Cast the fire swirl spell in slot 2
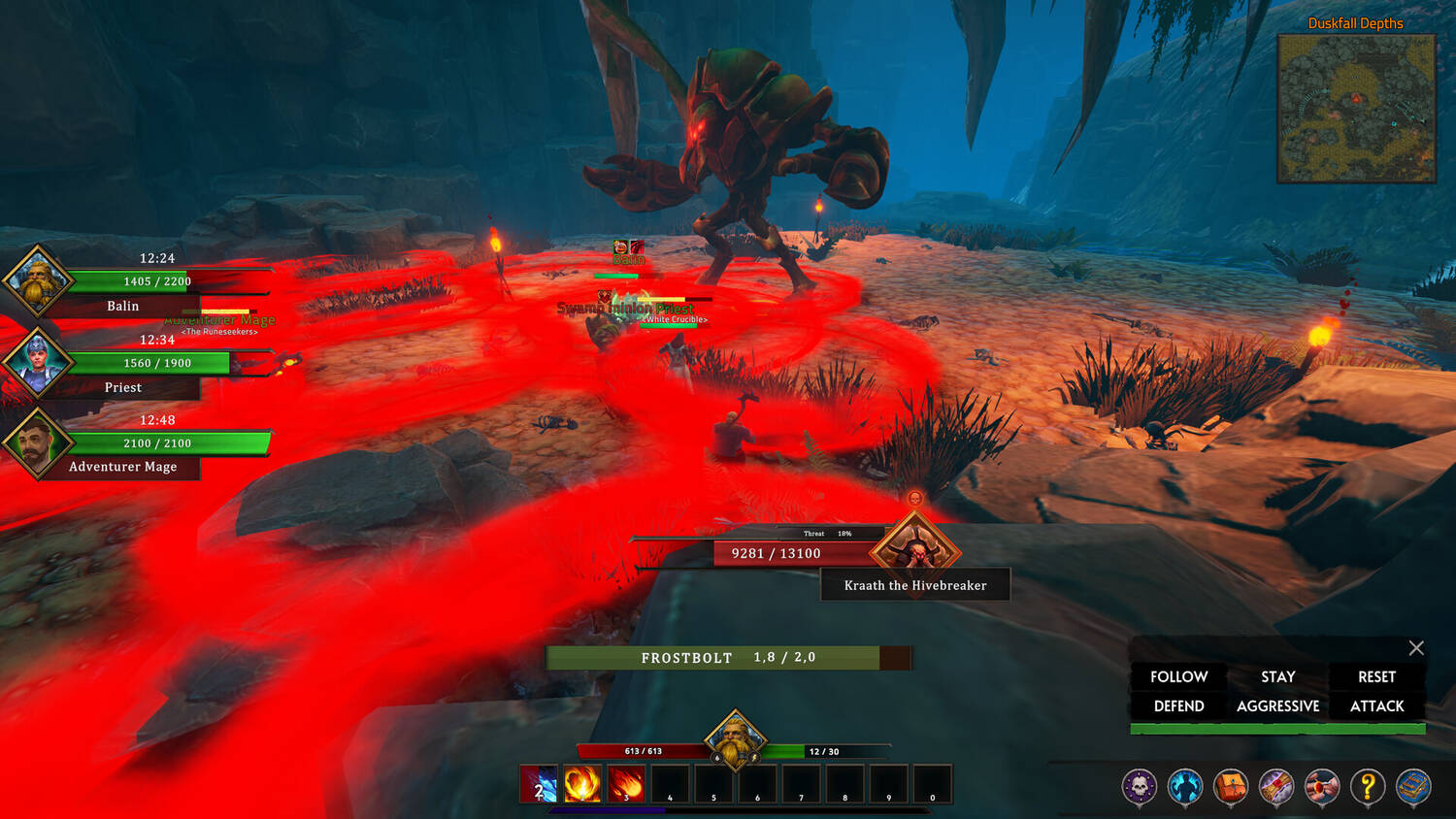 pyautogui.click(x=582, y=784)
